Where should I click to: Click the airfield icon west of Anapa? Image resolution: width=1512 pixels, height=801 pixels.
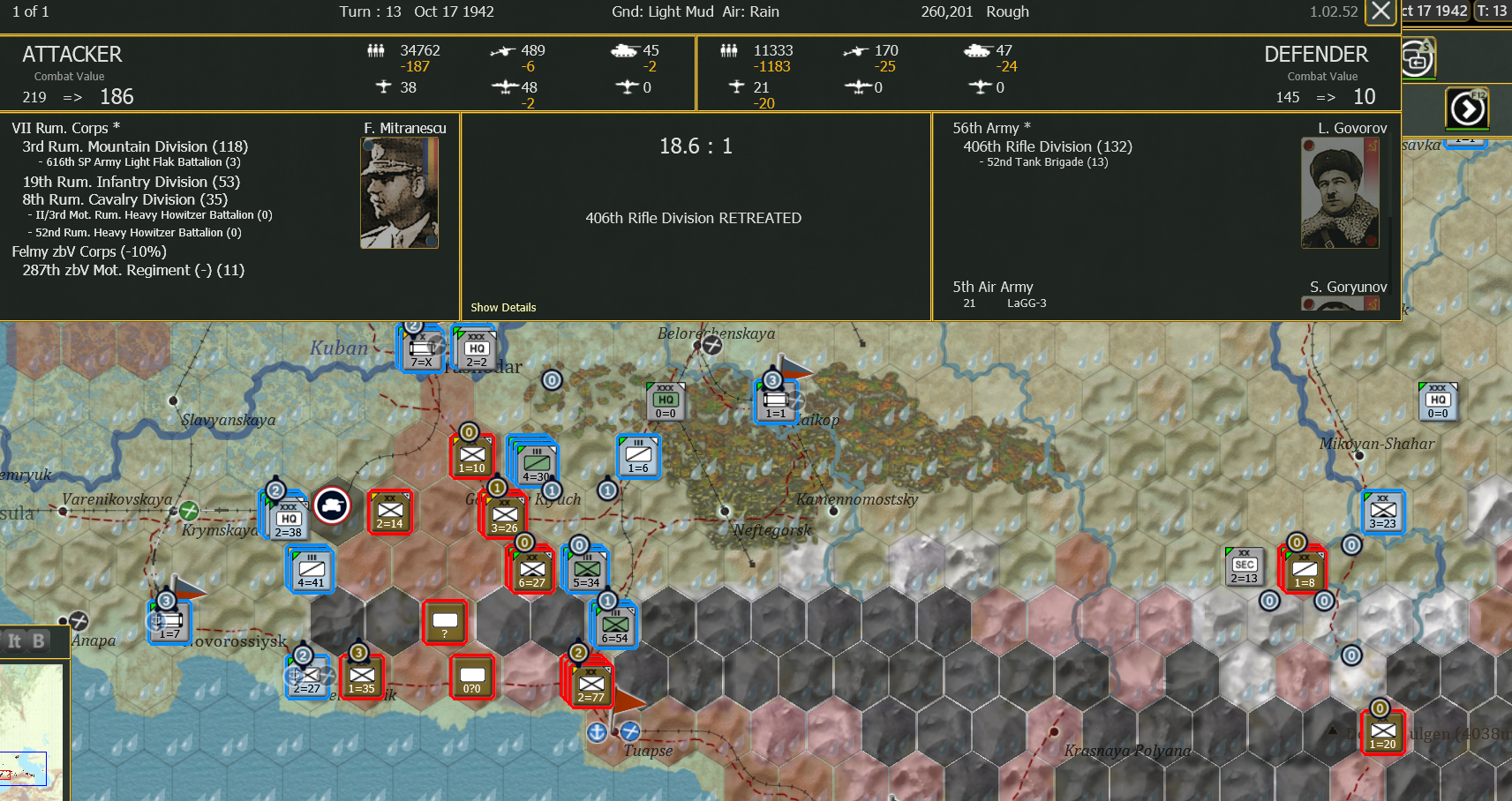coord(79,621)
